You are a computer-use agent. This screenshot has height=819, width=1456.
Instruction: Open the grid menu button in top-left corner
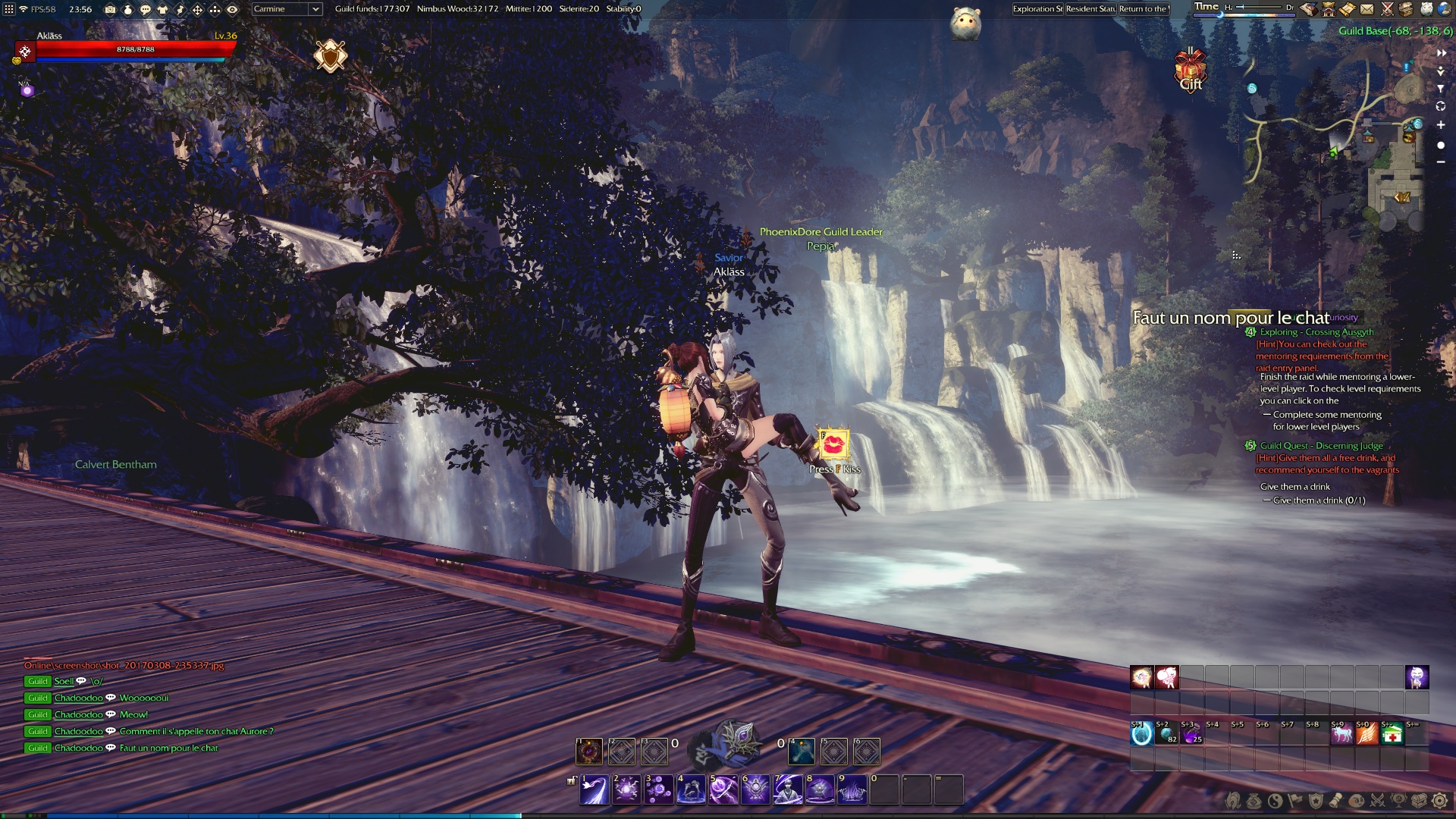point(9,10)
